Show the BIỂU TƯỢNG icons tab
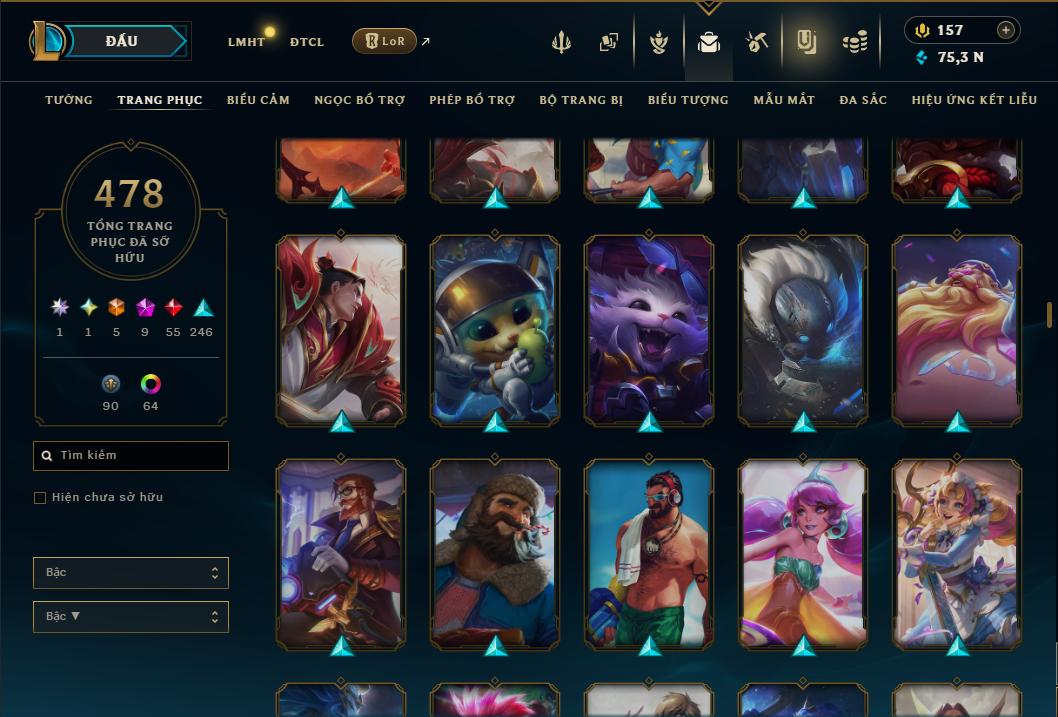The height and width of the screenshot is (717, 1058). pyautogui.click(x=688, y=100)
